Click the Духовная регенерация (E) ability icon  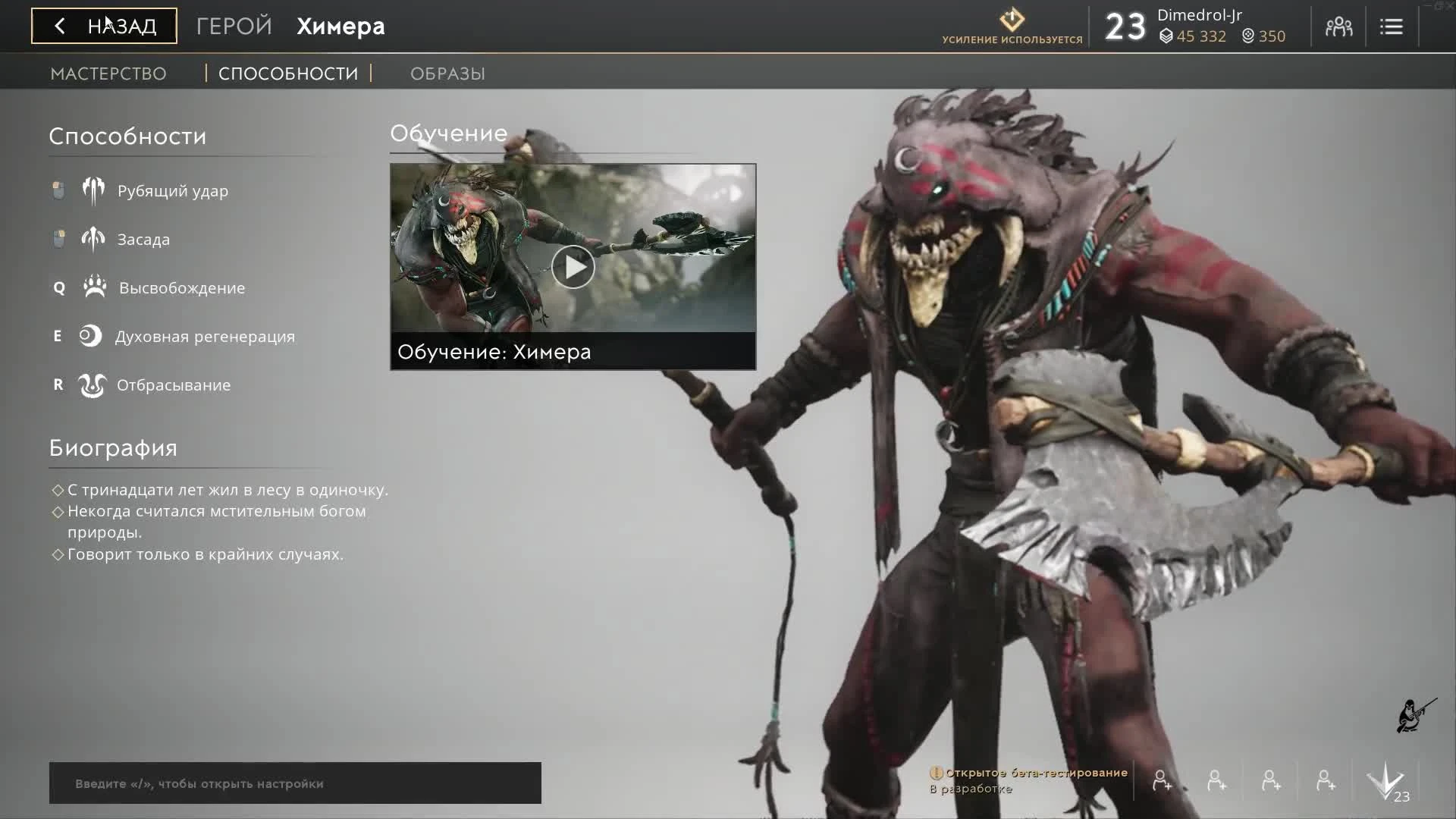(x=90, y=336)
